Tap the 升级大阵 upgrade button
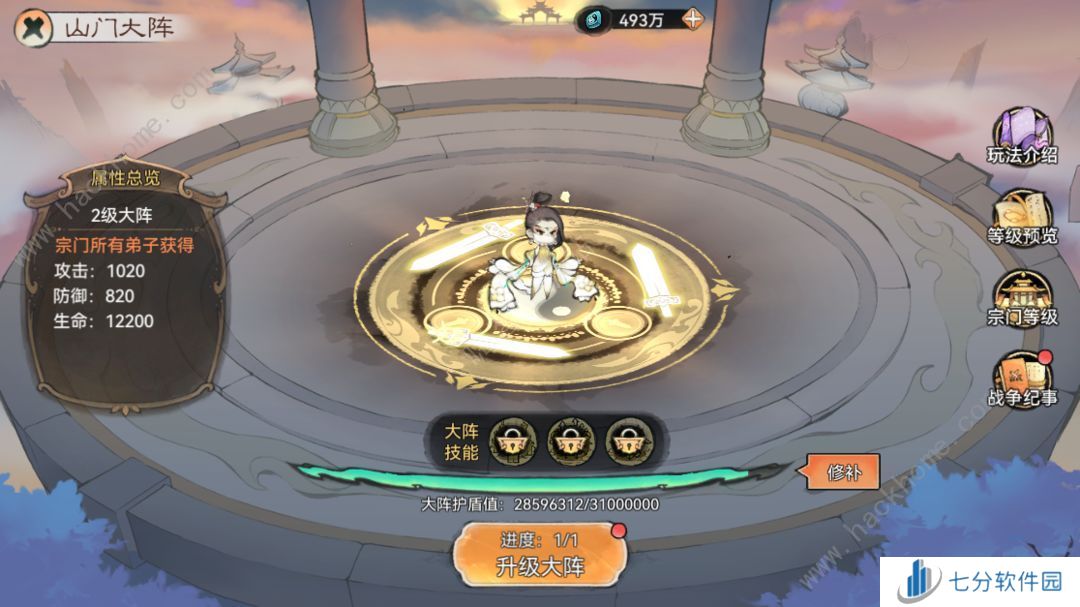 541,554
